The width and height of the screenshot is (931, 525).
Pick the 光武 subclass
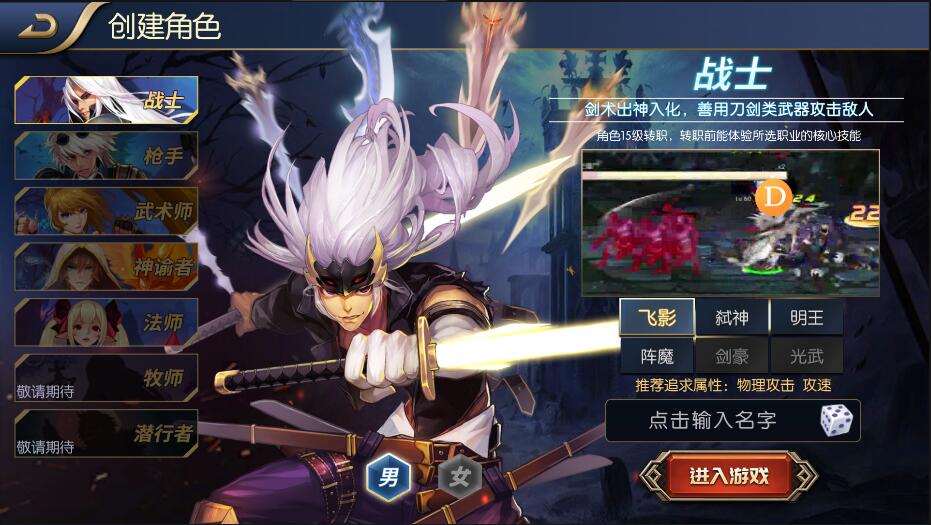click(x=806, y=355)
